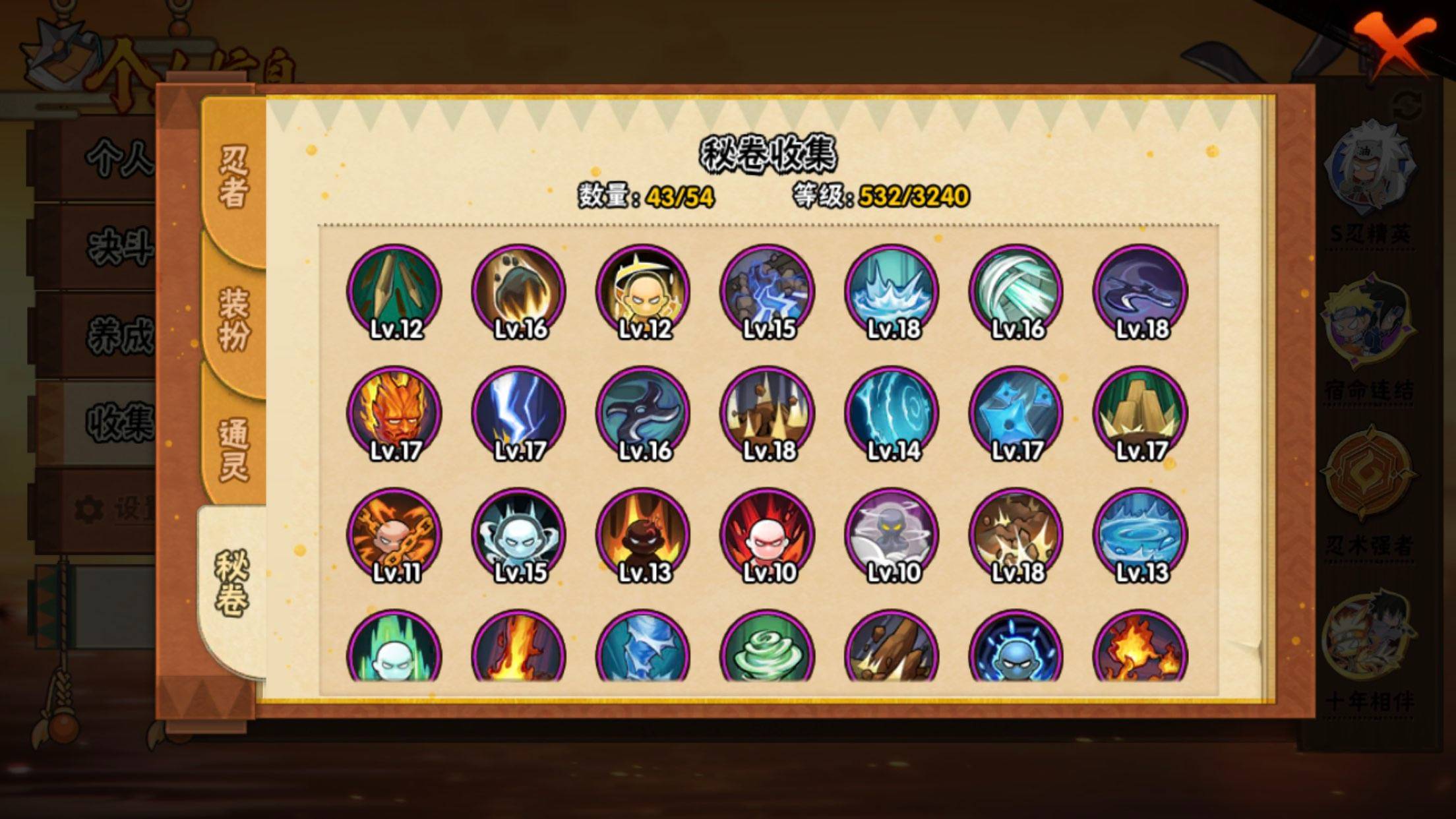Switch to the 忍者 tab
Image resolution: width=1456 pixels, height=819 pixels.
click(x=233, y=177)
